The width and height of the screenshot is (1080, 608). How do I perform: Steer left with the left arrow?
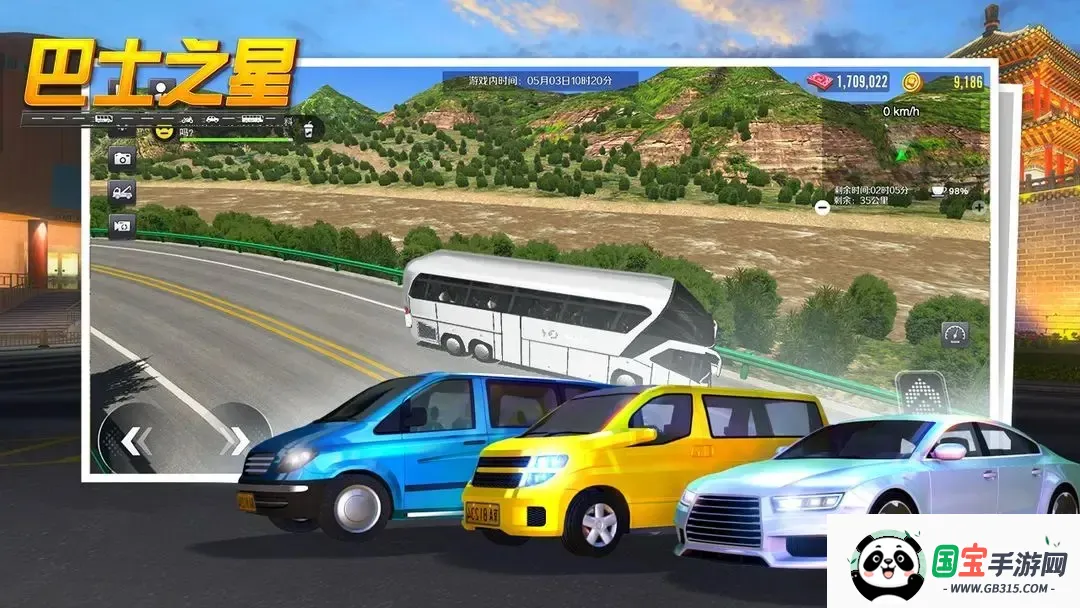pyautogui.click(x=133, y=440)
